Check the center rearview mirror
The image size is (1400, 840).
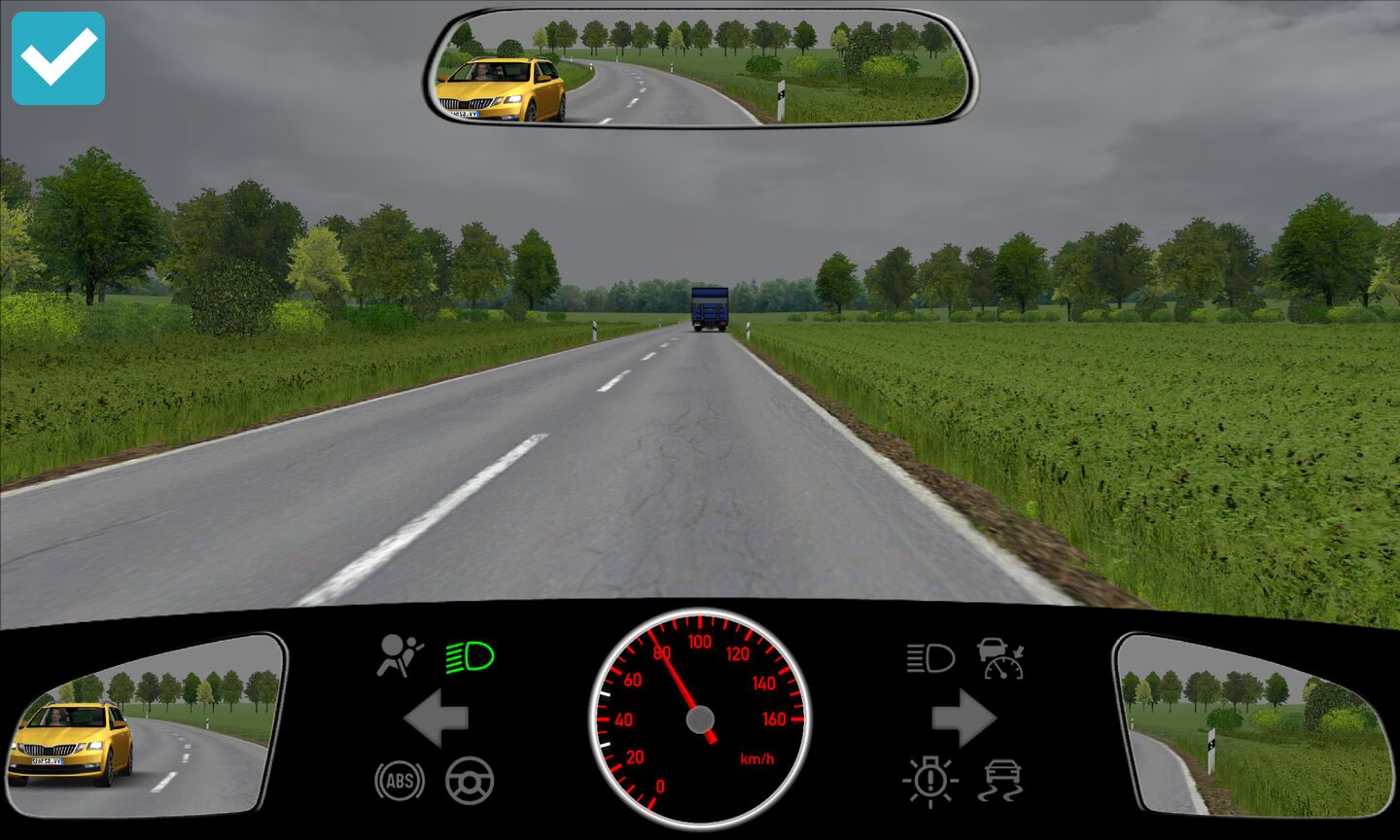[700, 68]
